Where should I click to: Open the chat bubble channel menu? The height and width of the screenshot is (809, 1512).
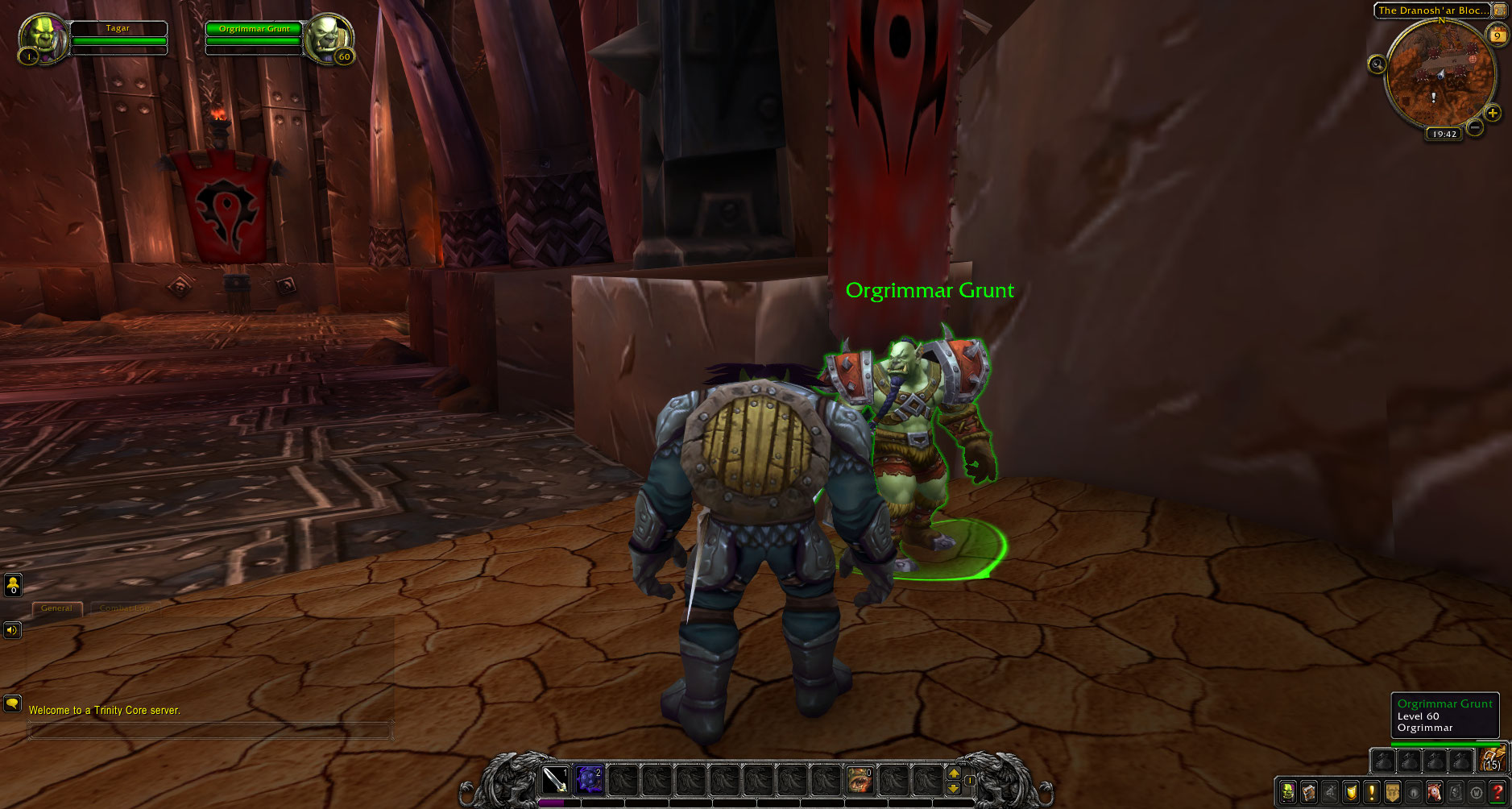[12, 702]
